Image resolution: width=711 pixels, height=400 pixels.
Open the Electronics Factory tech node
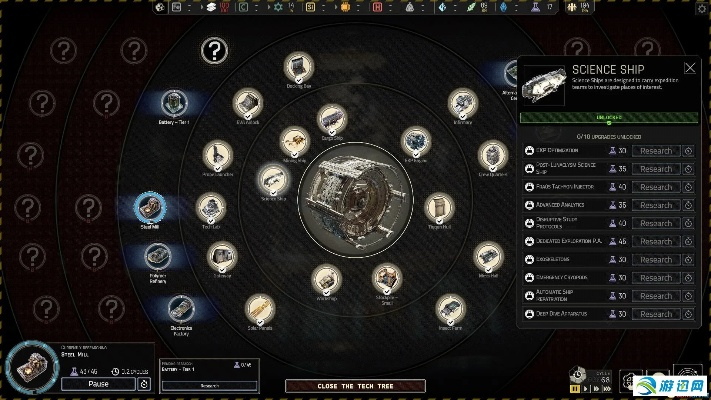click(x=180, y=309)
